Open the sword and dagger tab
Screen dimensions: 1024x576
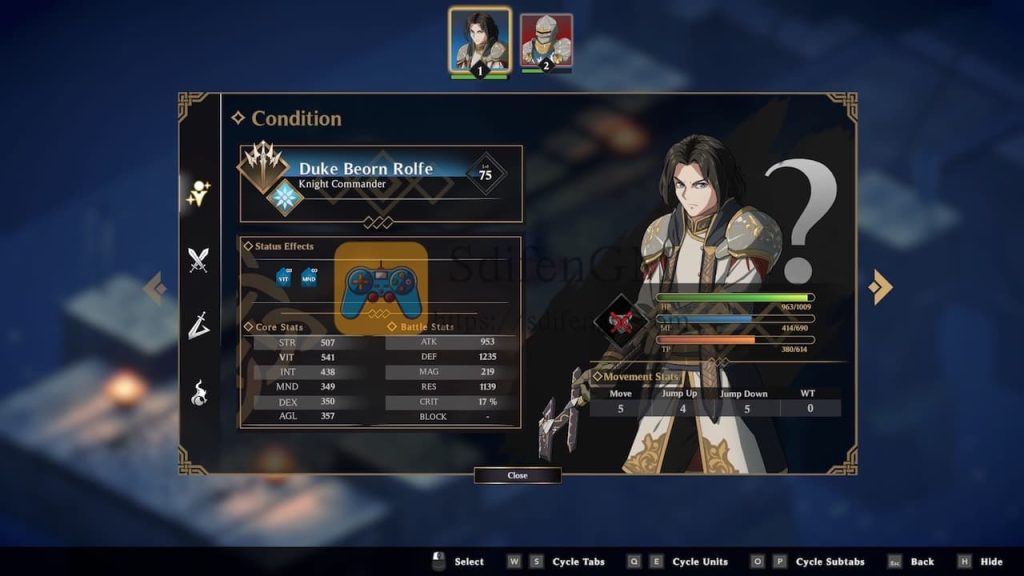pos(199,325)
